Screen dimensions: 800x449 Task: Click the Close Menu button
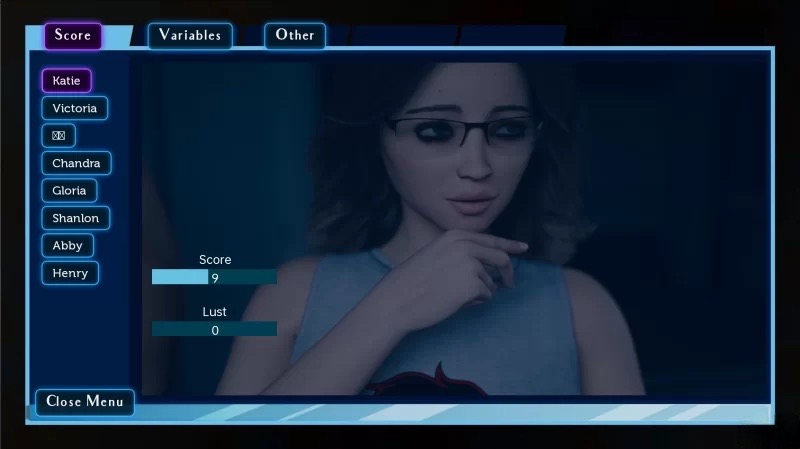(85, 402)
